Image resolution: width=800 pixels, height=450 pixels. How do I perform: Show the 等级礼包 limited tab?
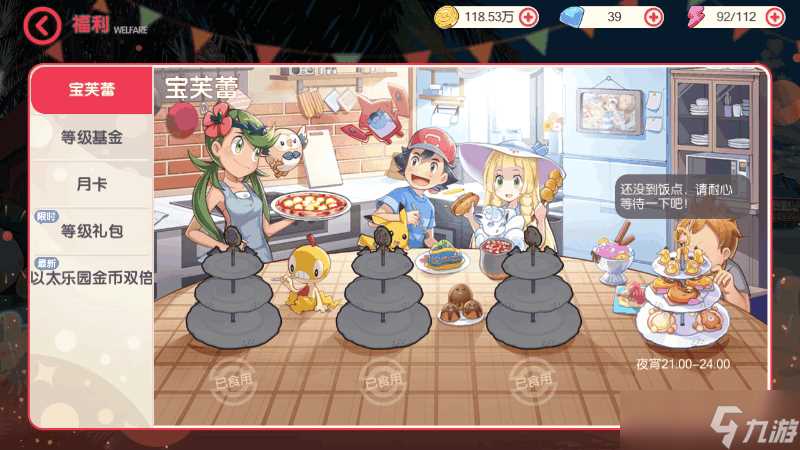tap(91, 231)
